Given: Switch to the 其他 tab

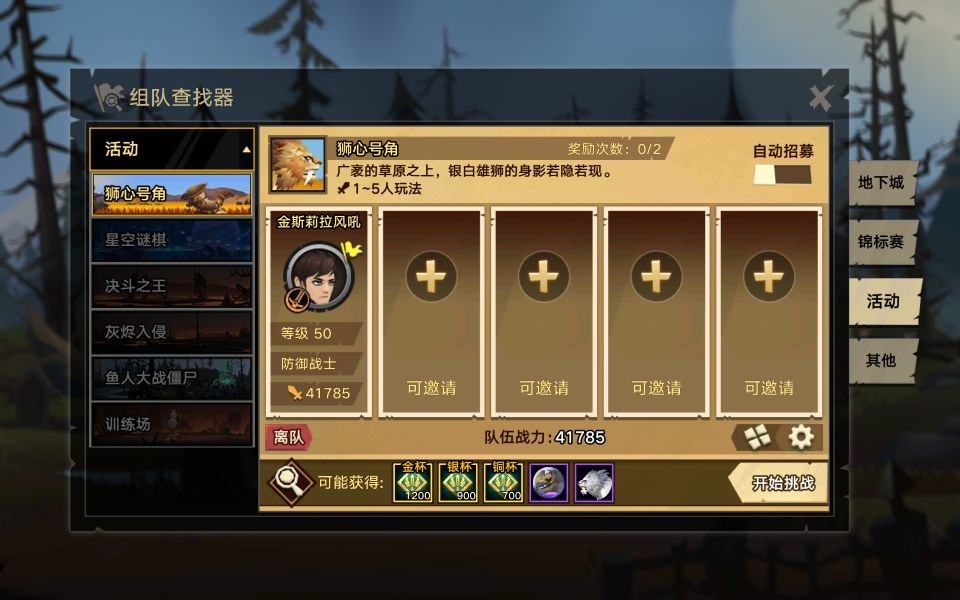Looking at the screenshot, I should (x=882, y=360).
